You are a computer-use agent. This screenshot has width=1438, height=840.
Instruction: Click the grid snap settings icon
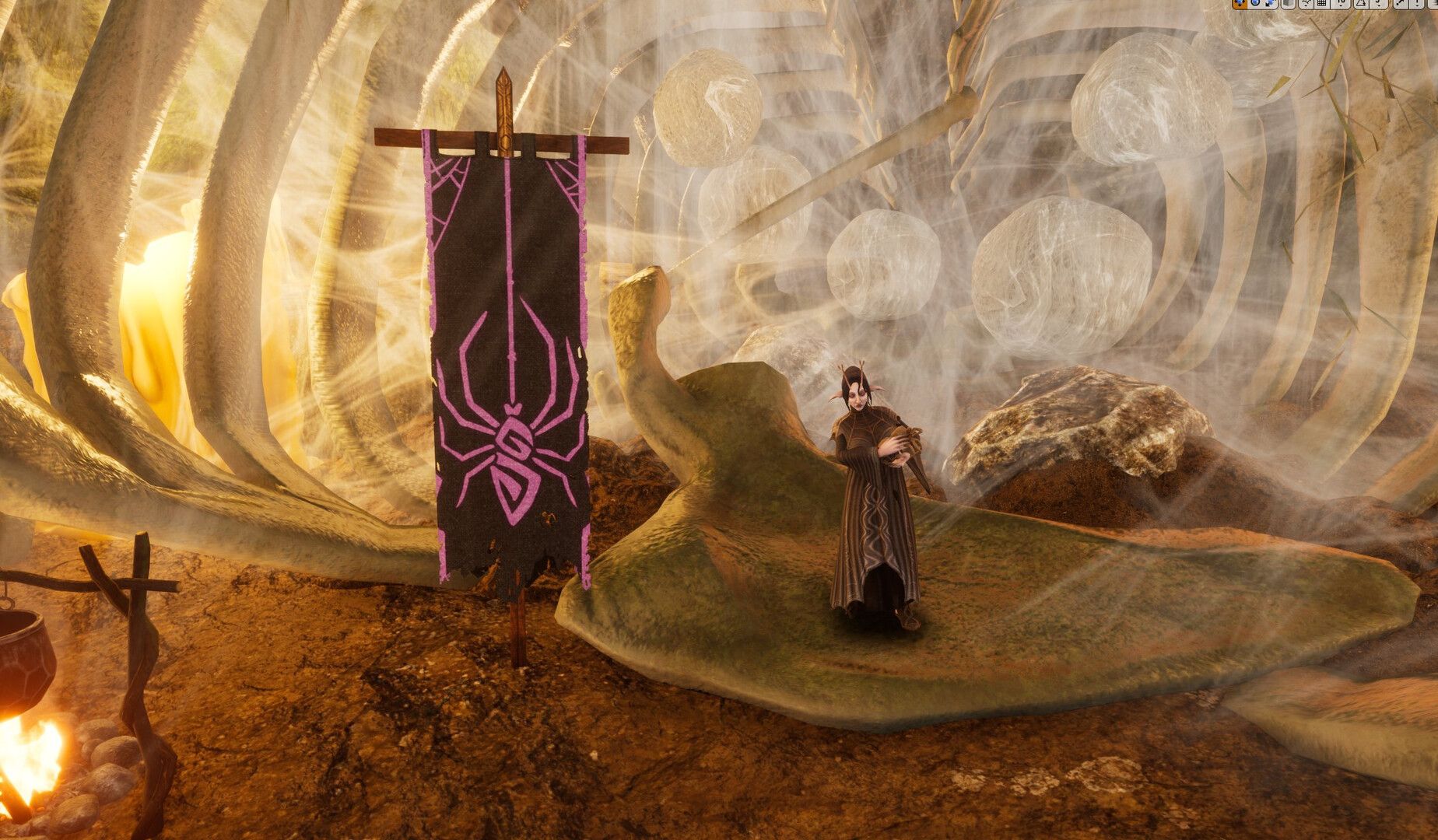(x=1323, y=5)
